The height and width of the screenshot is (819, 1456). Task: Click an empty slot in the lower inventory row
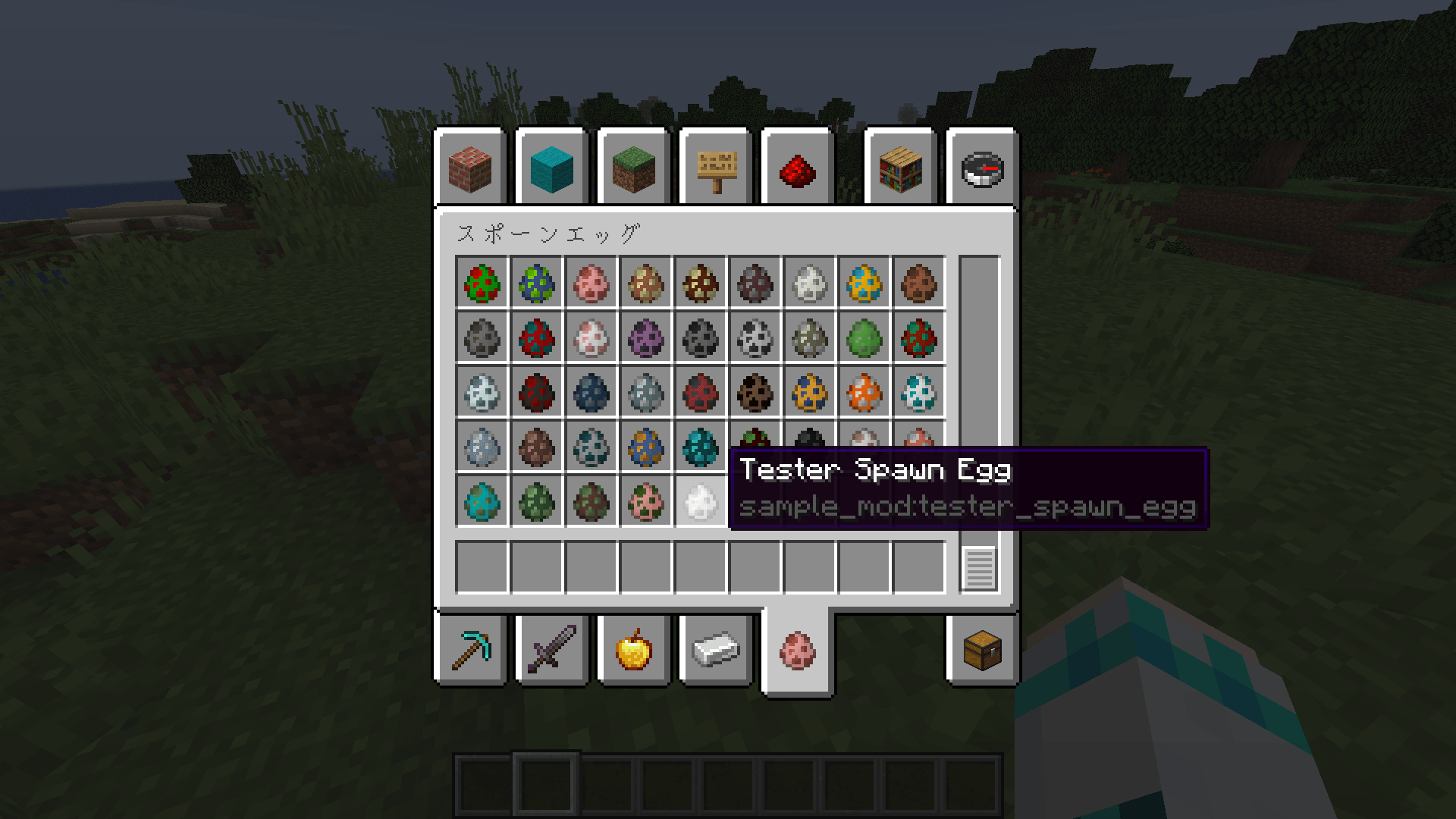537,565
